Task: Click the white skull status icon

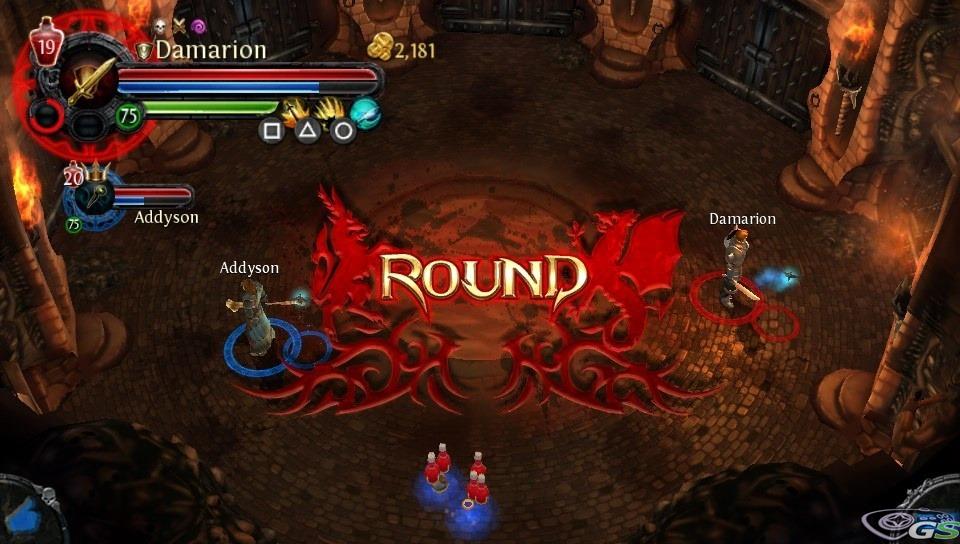Action: [159, 27]
